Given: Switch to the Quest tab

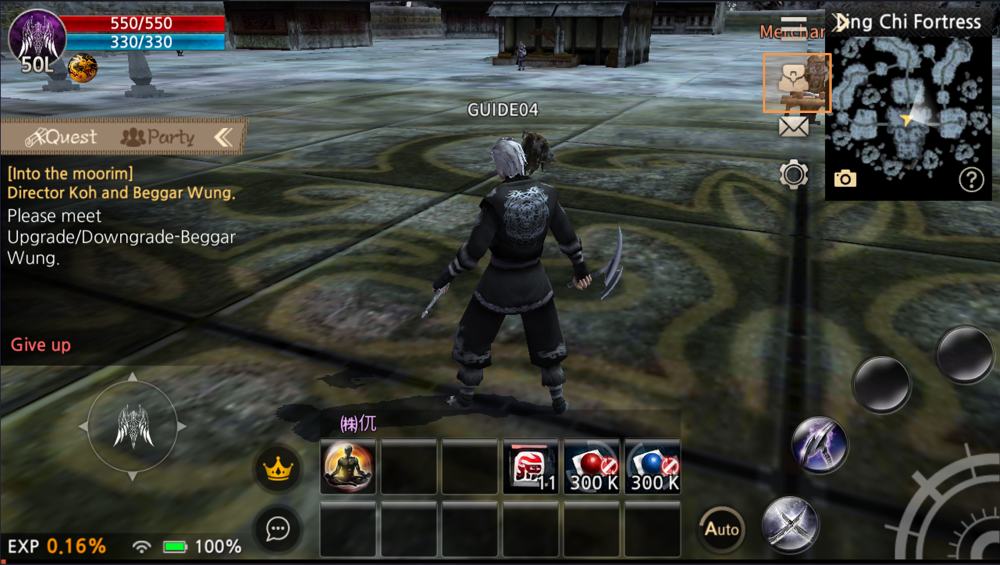Looking at the screenshot, I should [x=62, y=137].
